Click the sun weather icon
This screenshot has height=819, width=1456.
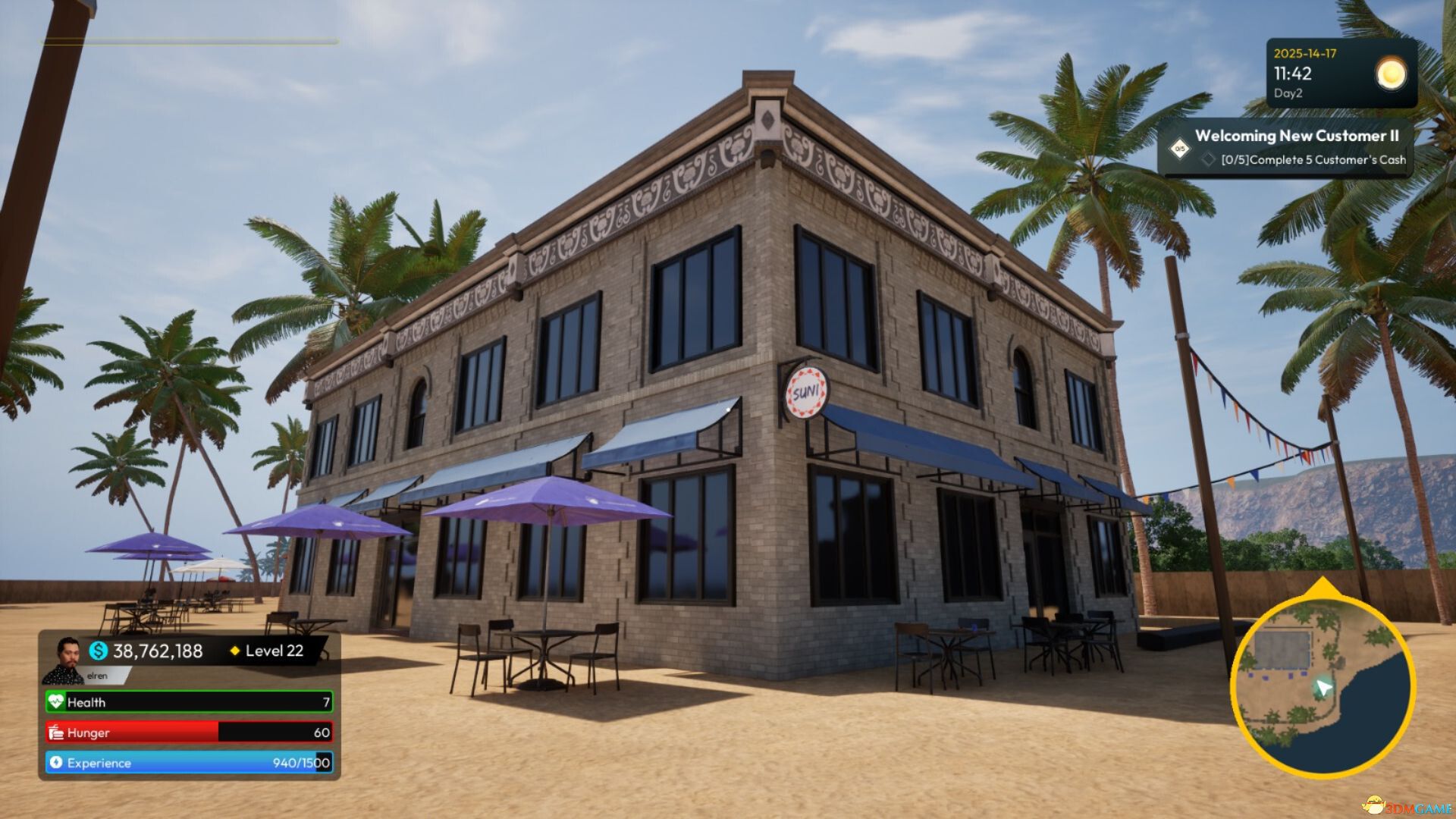click(x=1390, y=74)
